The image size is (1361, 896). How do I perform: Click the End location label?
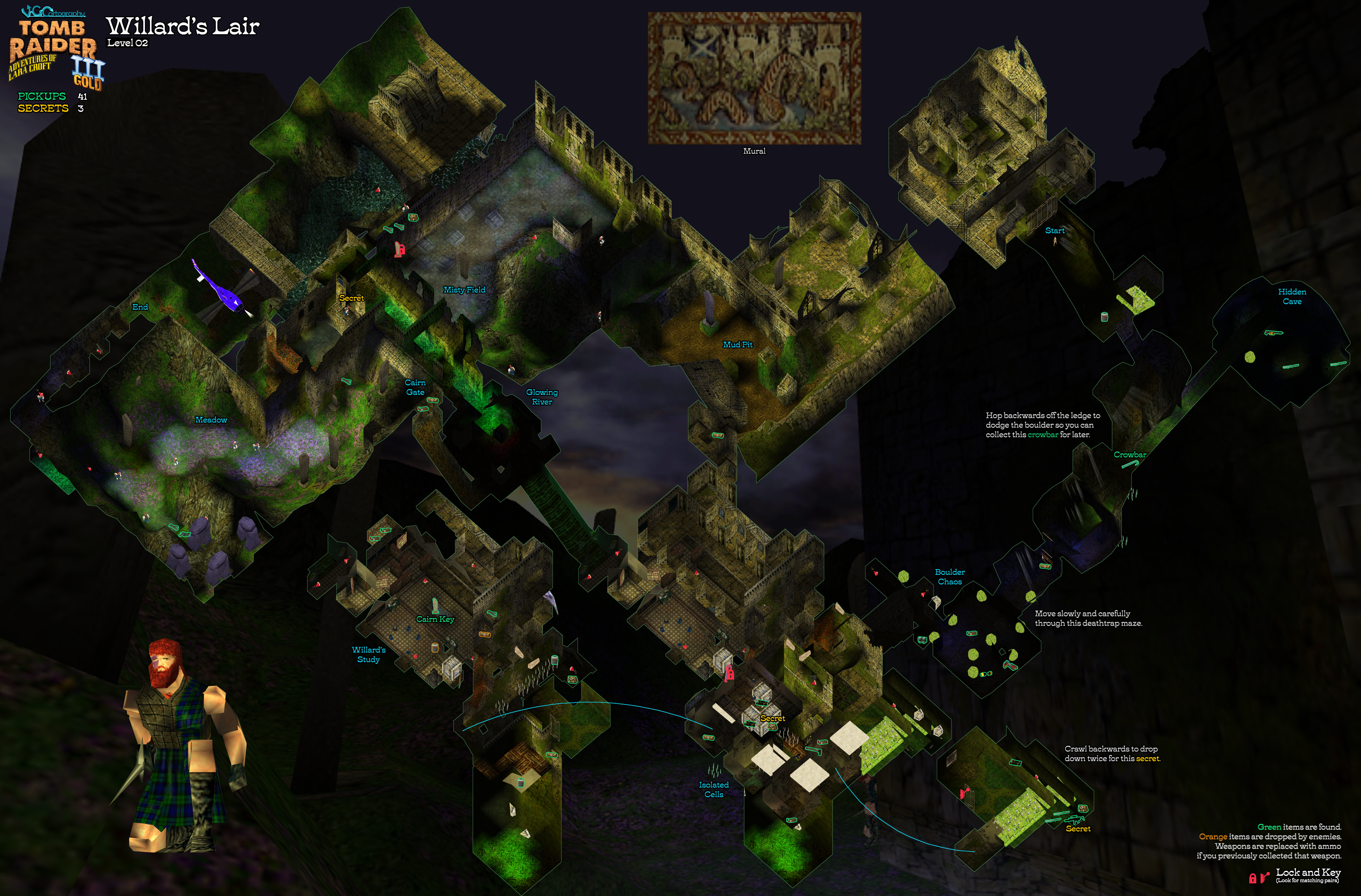point(140,307)
